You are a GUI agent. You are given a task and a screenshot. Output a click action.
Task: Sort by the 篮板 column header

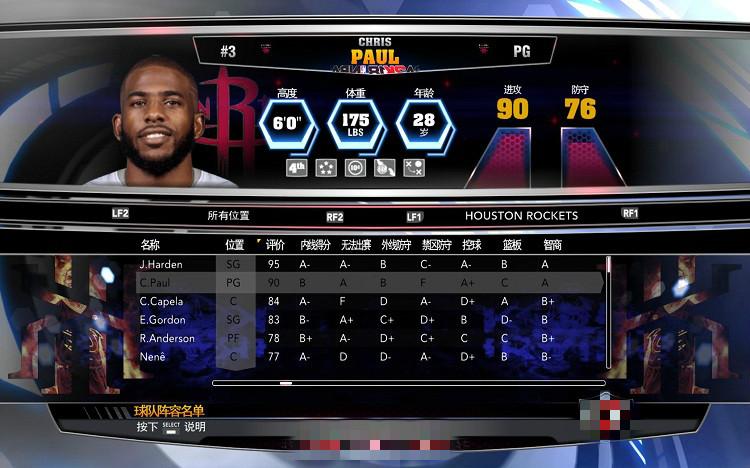tap(511, 244)
